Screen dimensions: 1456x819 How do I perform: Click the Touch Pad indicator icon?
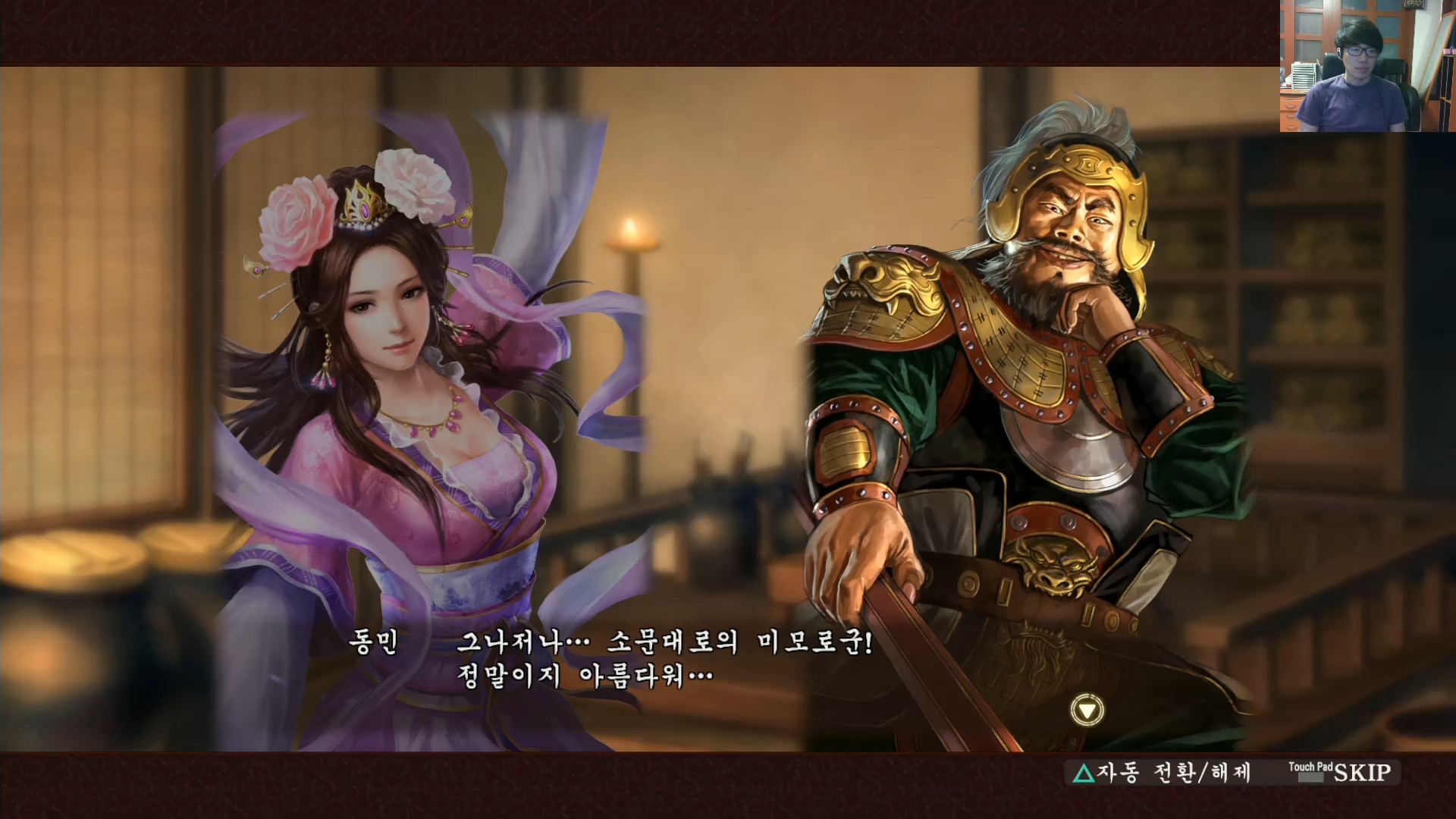pos(1311,769)
